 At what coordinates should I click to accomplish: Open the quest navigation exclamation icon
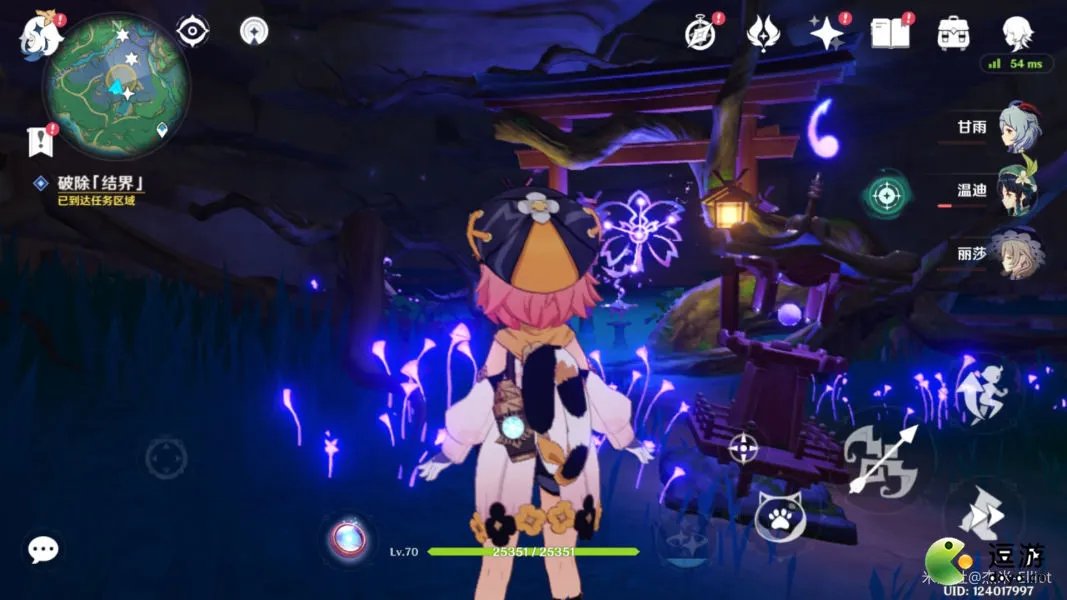click(41, 141)
